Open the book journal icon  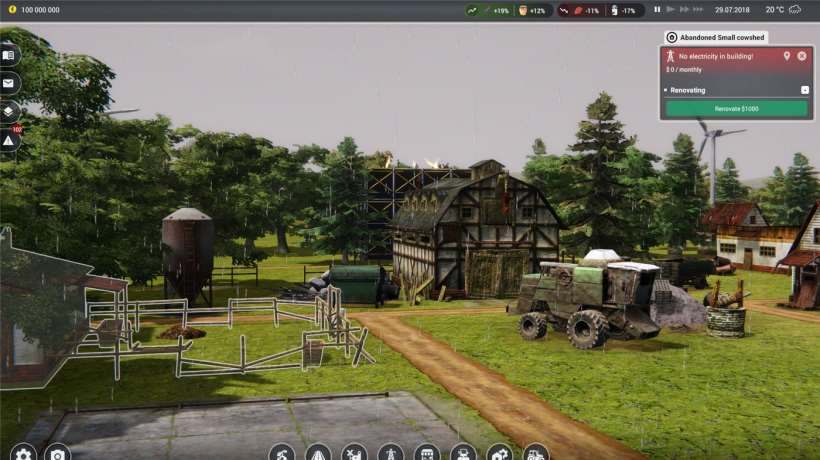(9, 55)
